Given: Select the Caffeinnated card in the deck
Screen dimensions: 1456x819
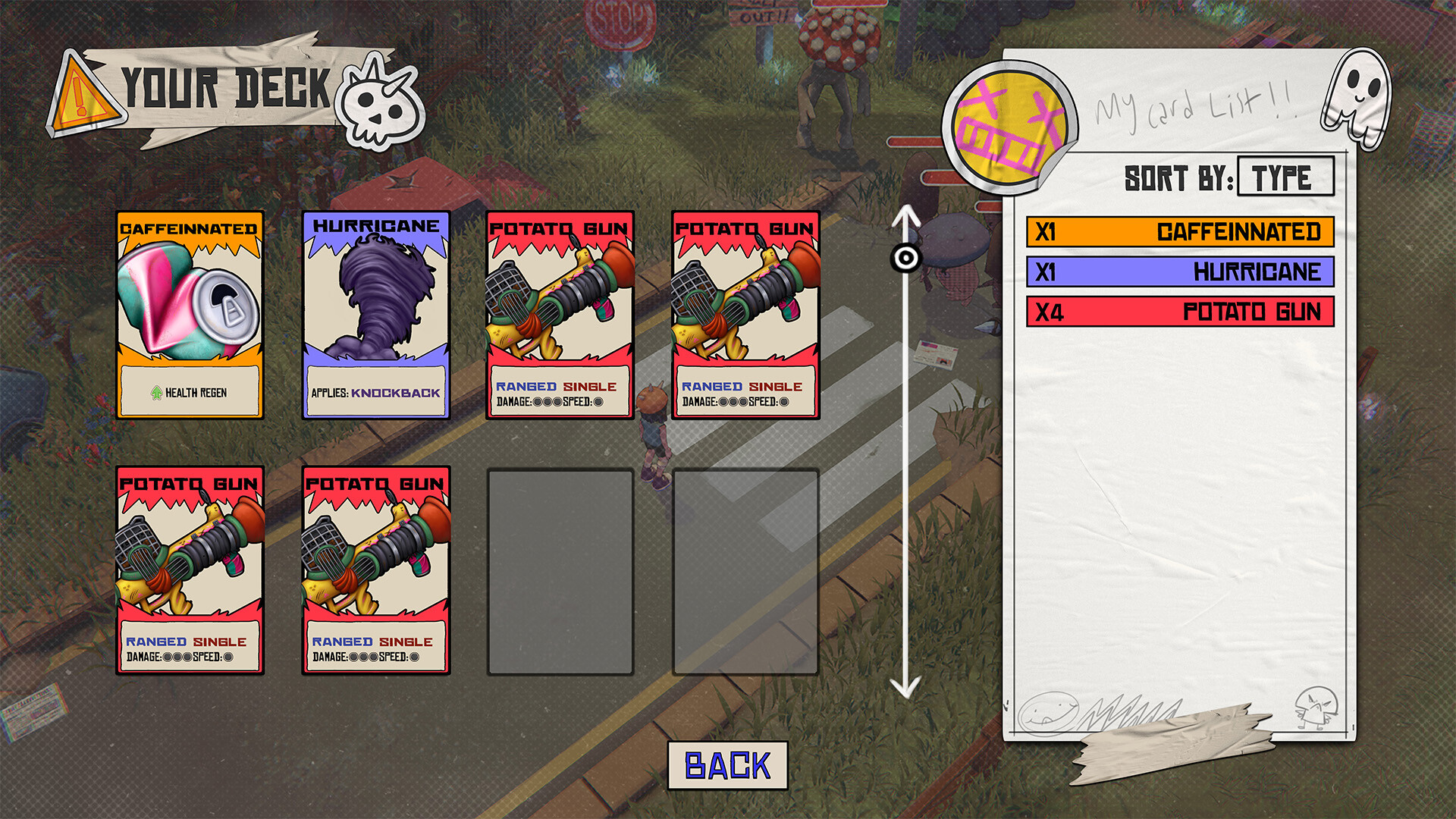Looking at the screenshot, I should coord(190,315).
